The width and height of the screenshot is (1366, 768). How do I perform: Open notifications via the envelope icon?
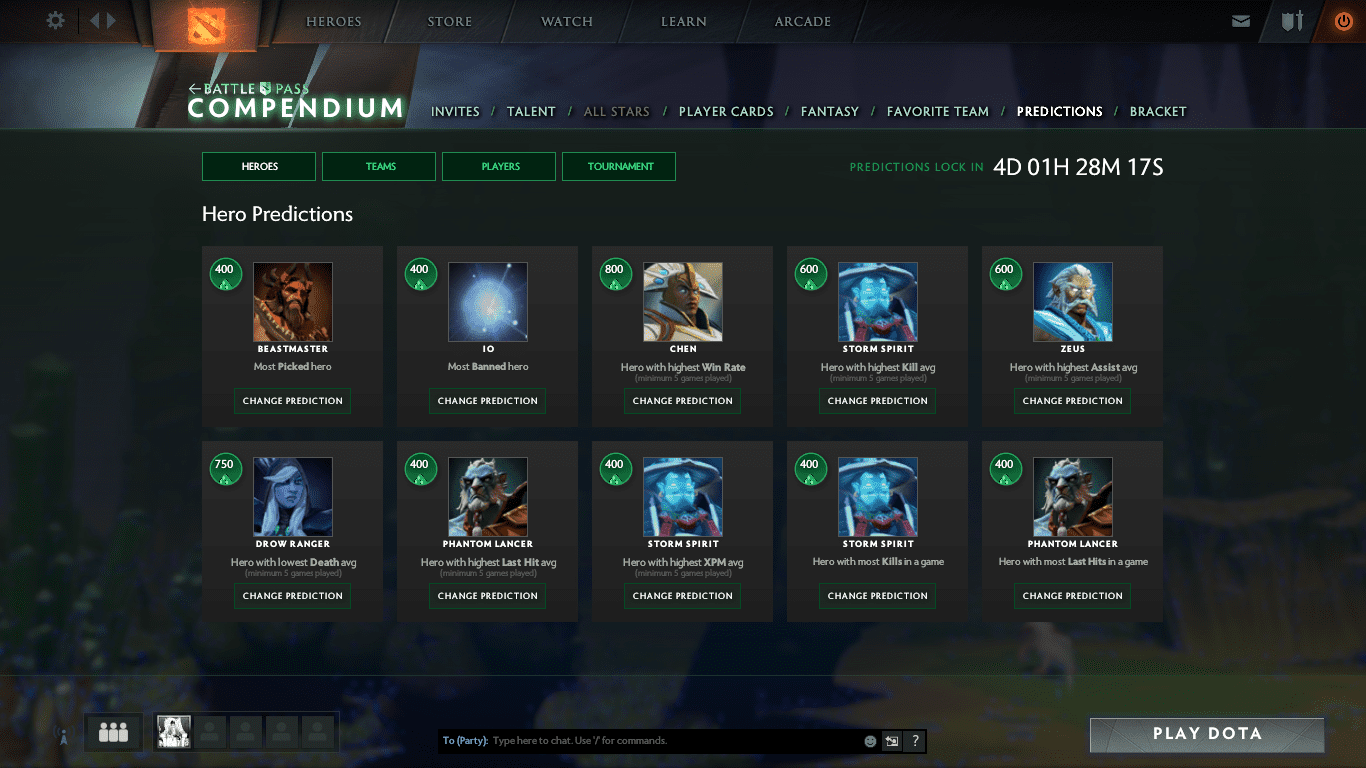click(1241, 20)
